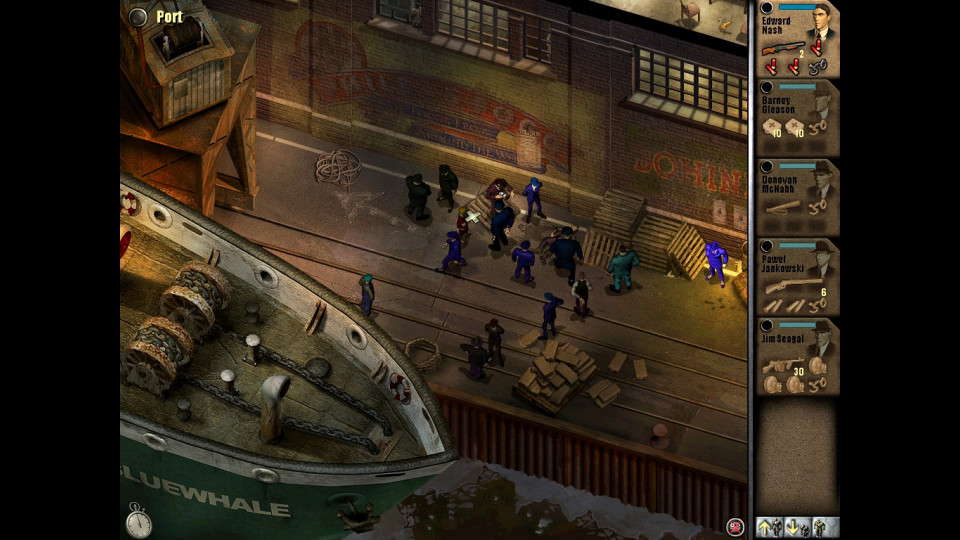Screen dimensions: 960x540
Task: Choose Edward Nash's shotgun weapon
Action: point(783,48)
